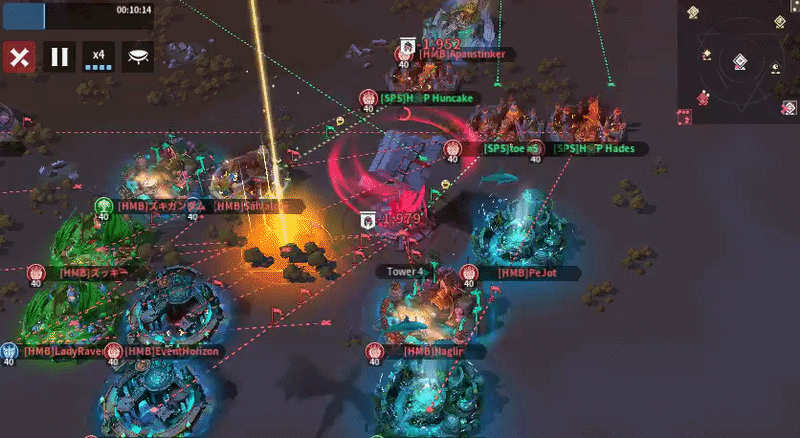Change the x4 playback speed
Screen dimensions: 800x438
(98, 57)
